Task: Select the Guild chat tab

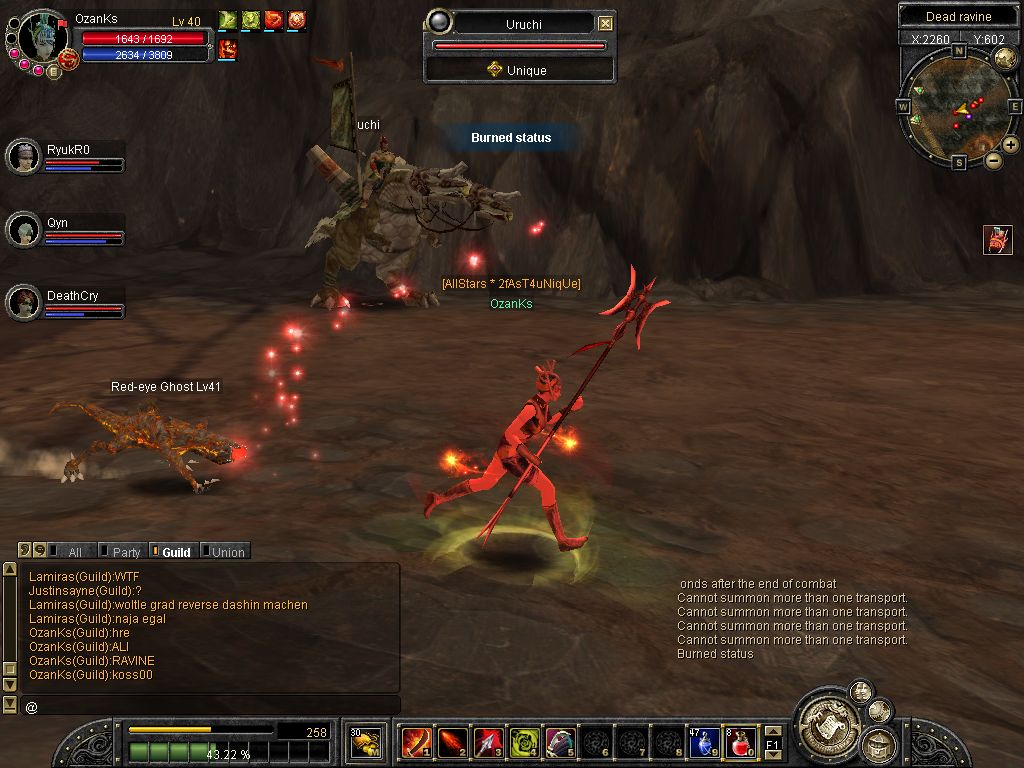Action: pyautogui.click(x=174, y=552)
